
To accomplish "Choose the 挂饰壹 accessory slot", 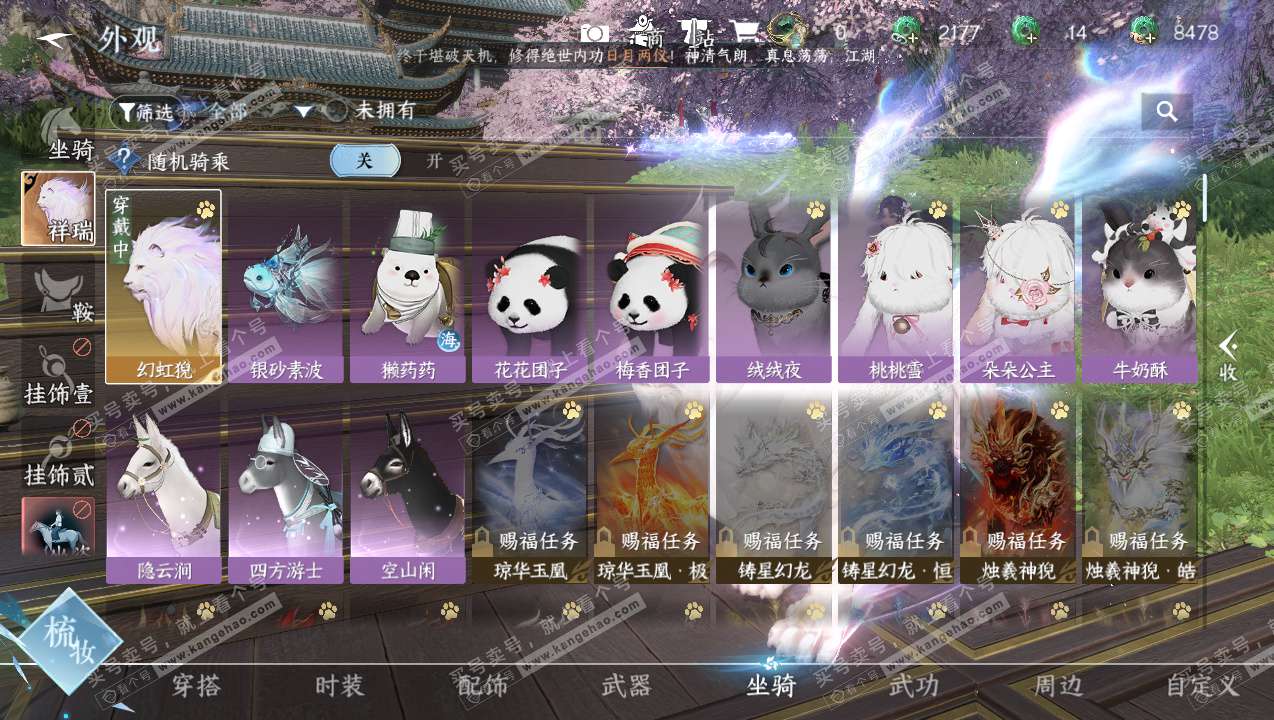I will pos(58,375).
